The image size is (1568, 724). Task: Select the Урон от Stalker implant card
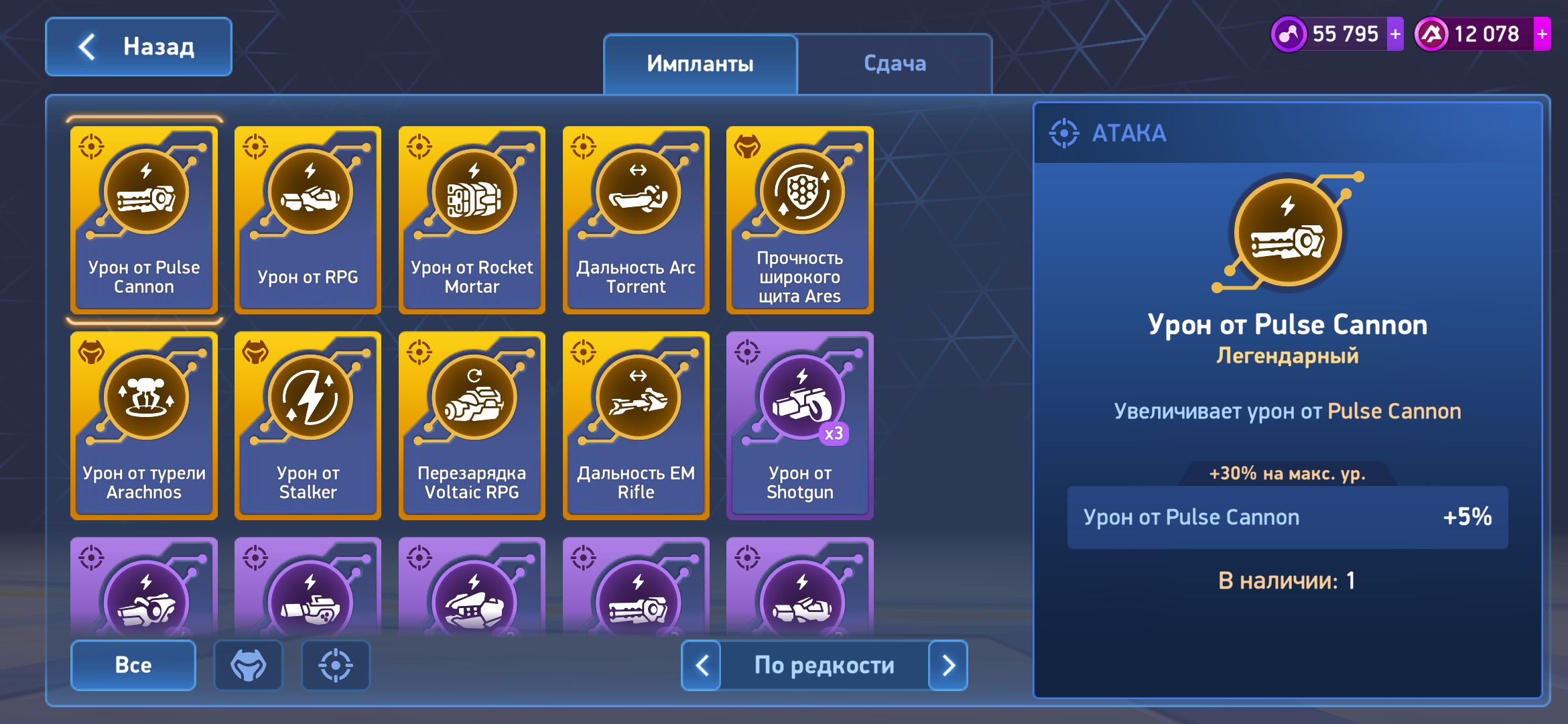click(308, 426)
